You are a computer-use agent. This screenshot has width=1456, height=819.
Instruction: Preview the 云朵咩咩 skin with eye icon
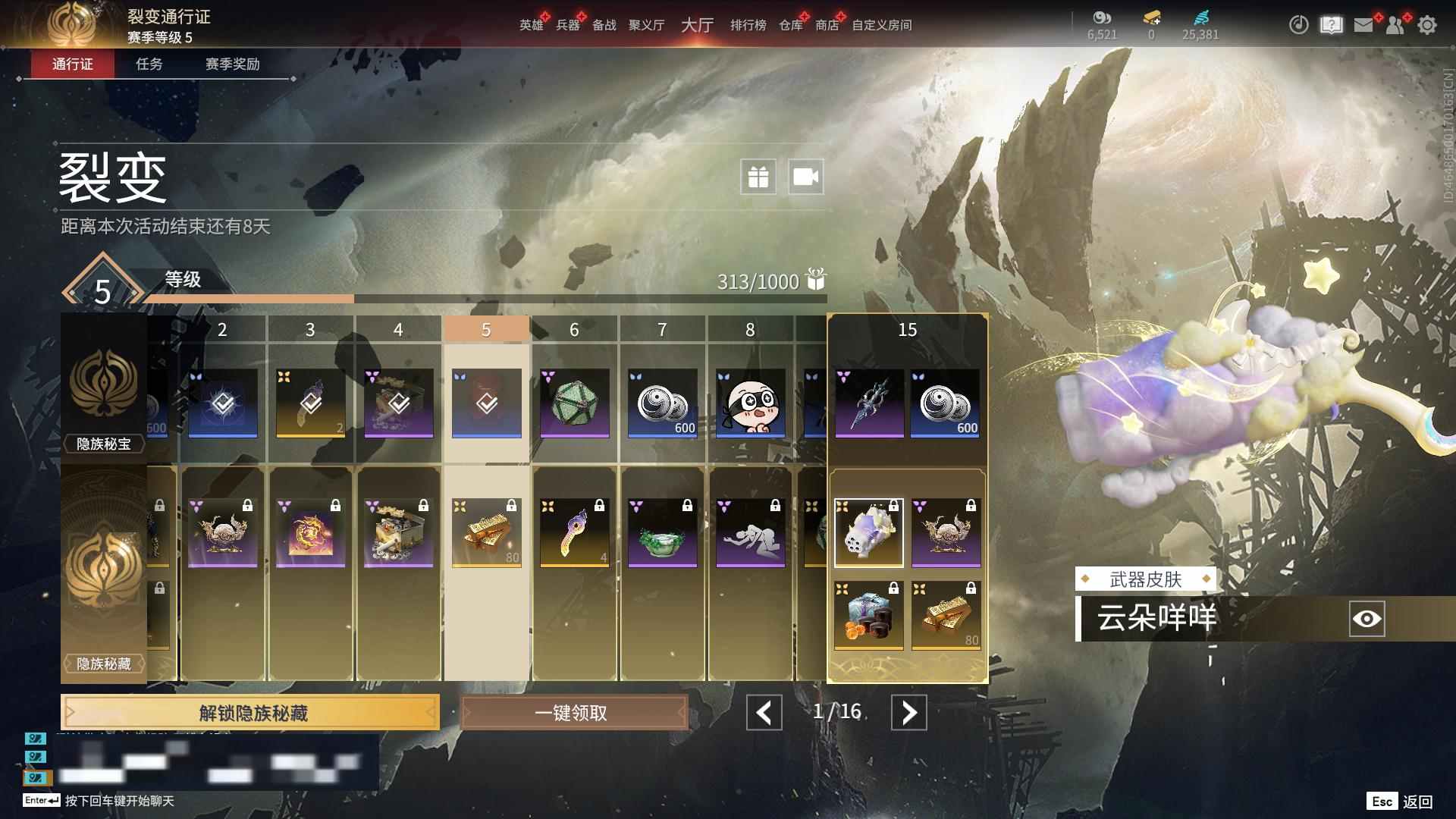[x=1367, y=619]
